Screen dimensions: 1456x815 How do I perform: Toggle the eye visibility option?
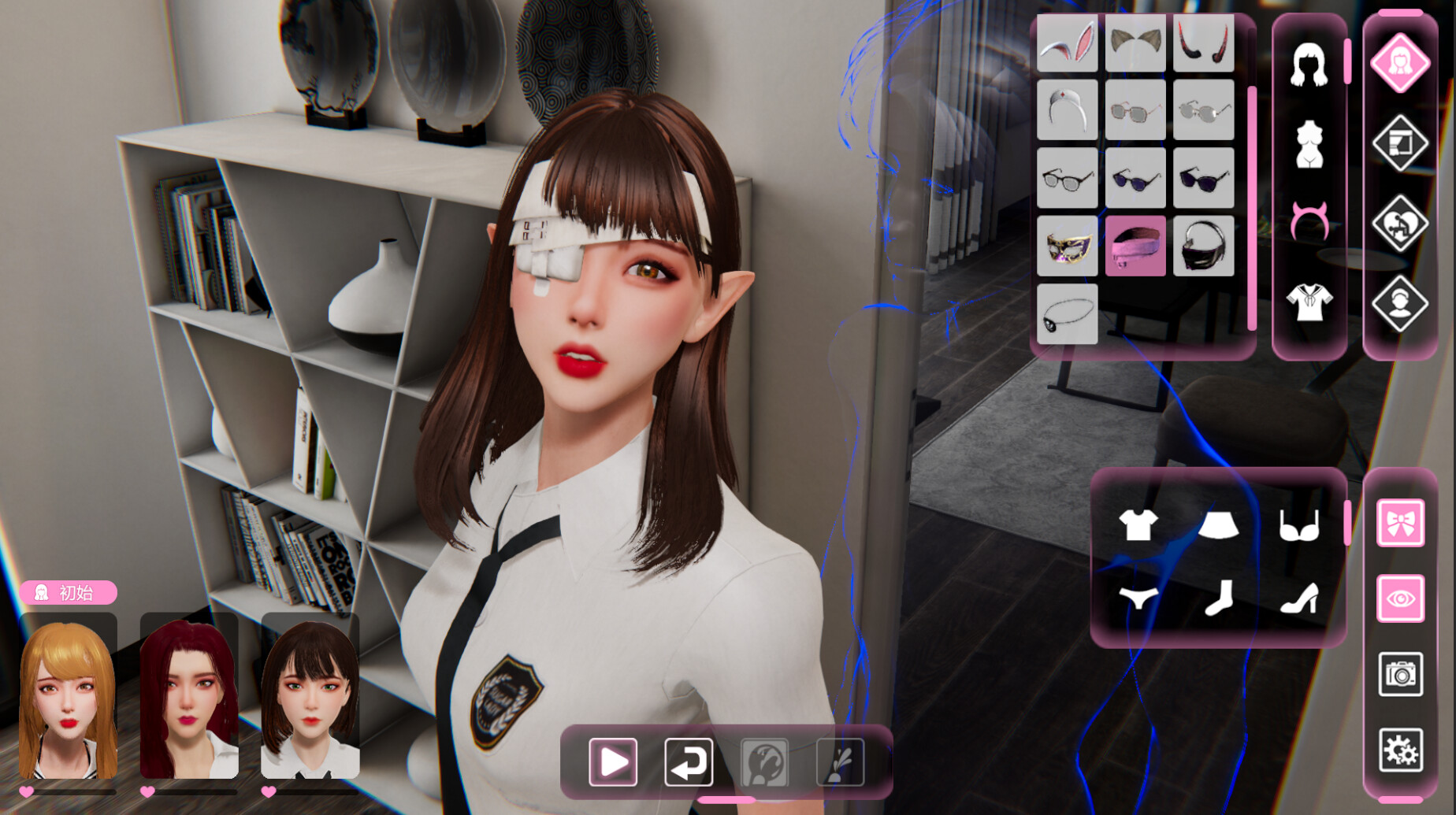click(1402, 599)
